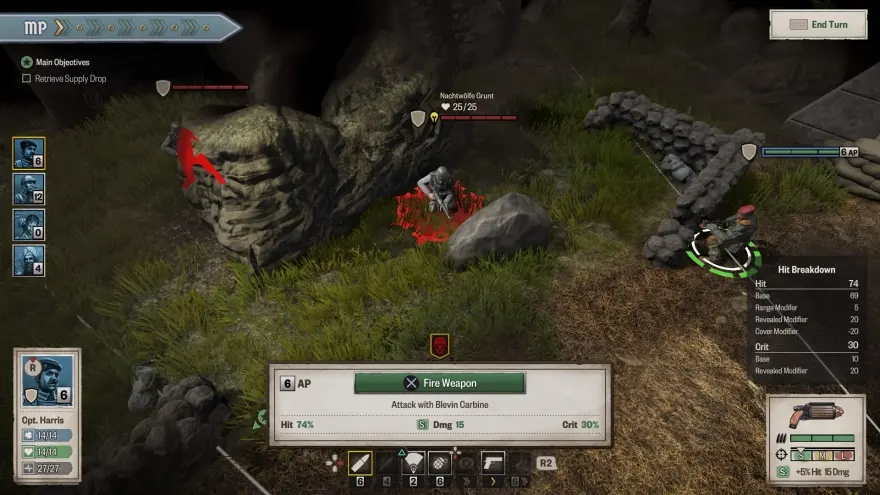
Task: Select the first squad portrait with 6 AP
Action: (28, 153)
